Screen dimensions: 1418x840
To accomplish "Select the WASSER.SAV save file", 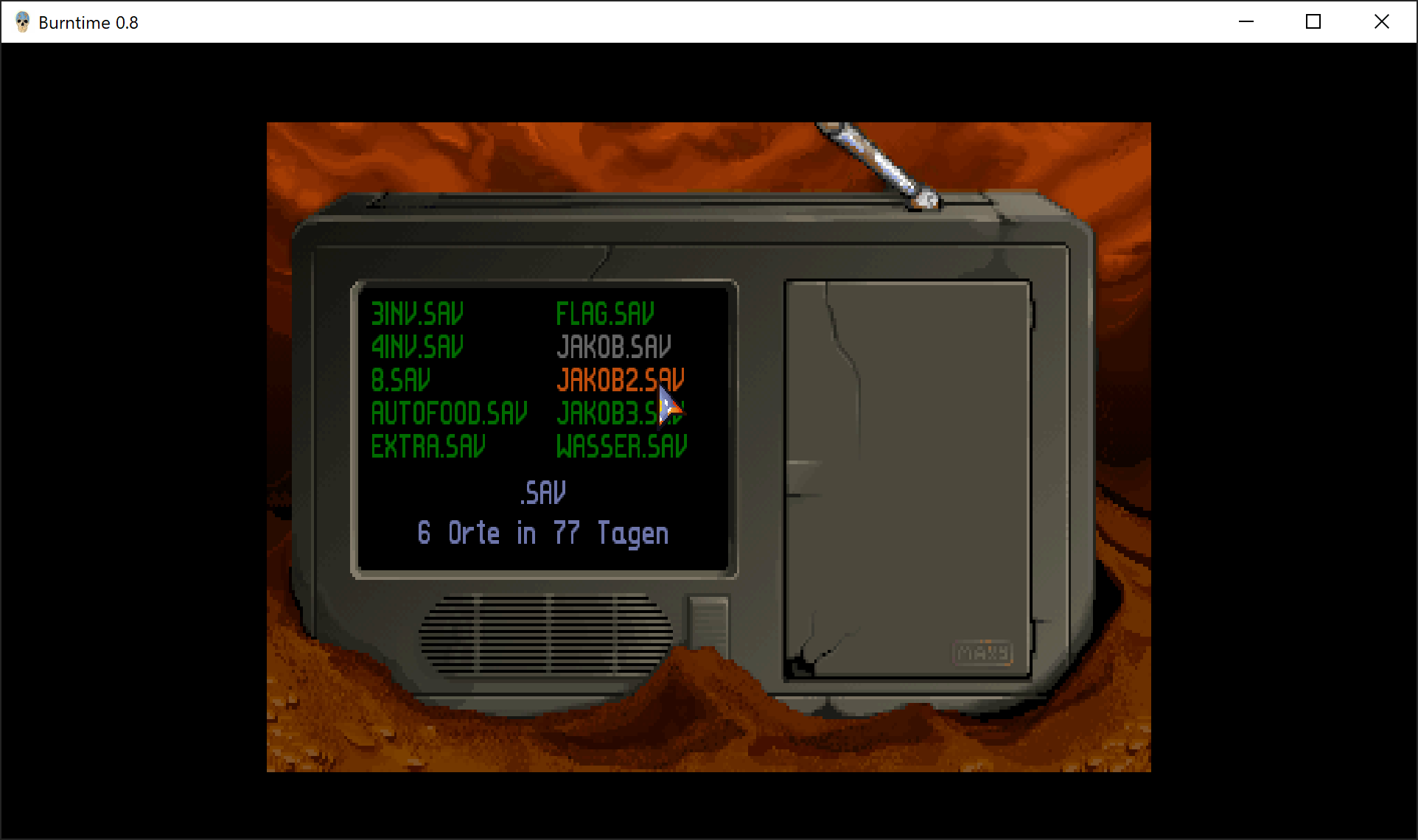I will coord(621,447).
